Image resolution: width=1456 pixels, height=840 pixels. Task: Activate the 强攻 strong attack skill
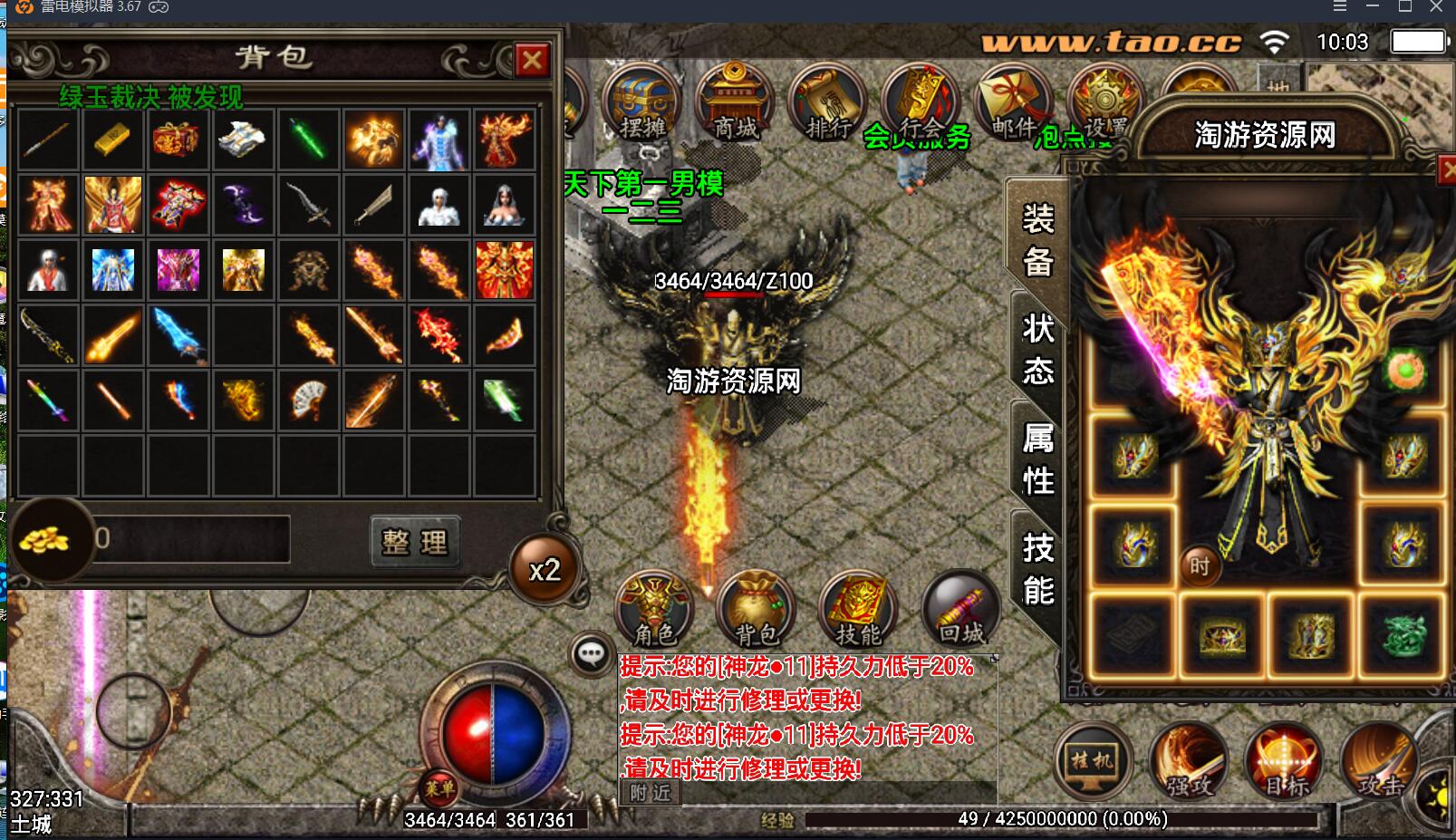[x=1188, y=761]
